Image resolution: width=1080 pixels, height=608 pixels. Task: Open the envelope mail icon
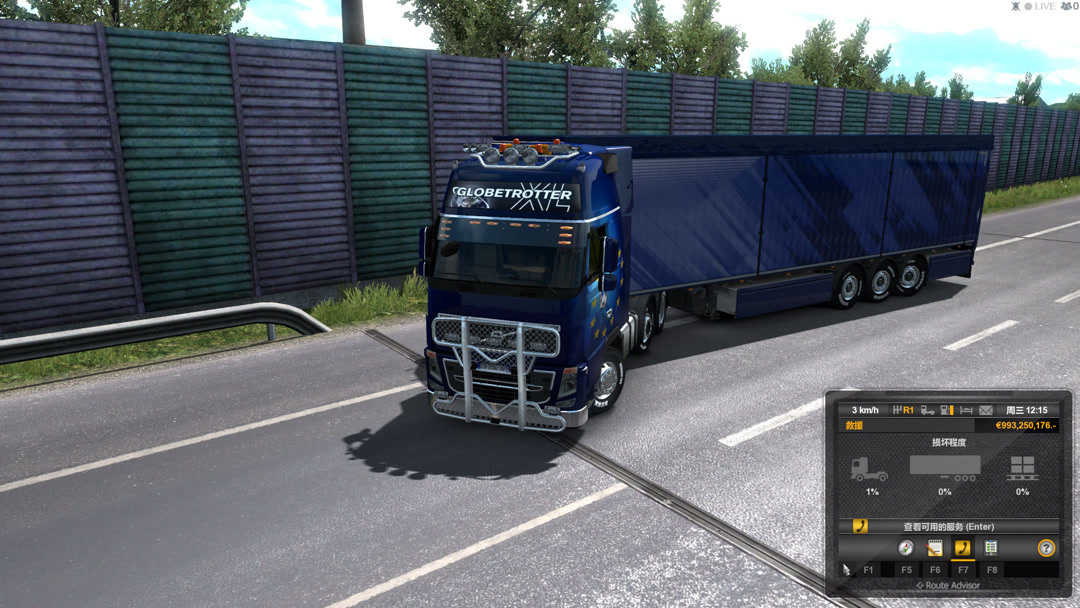pyautogui.click(x=986, y=410)
